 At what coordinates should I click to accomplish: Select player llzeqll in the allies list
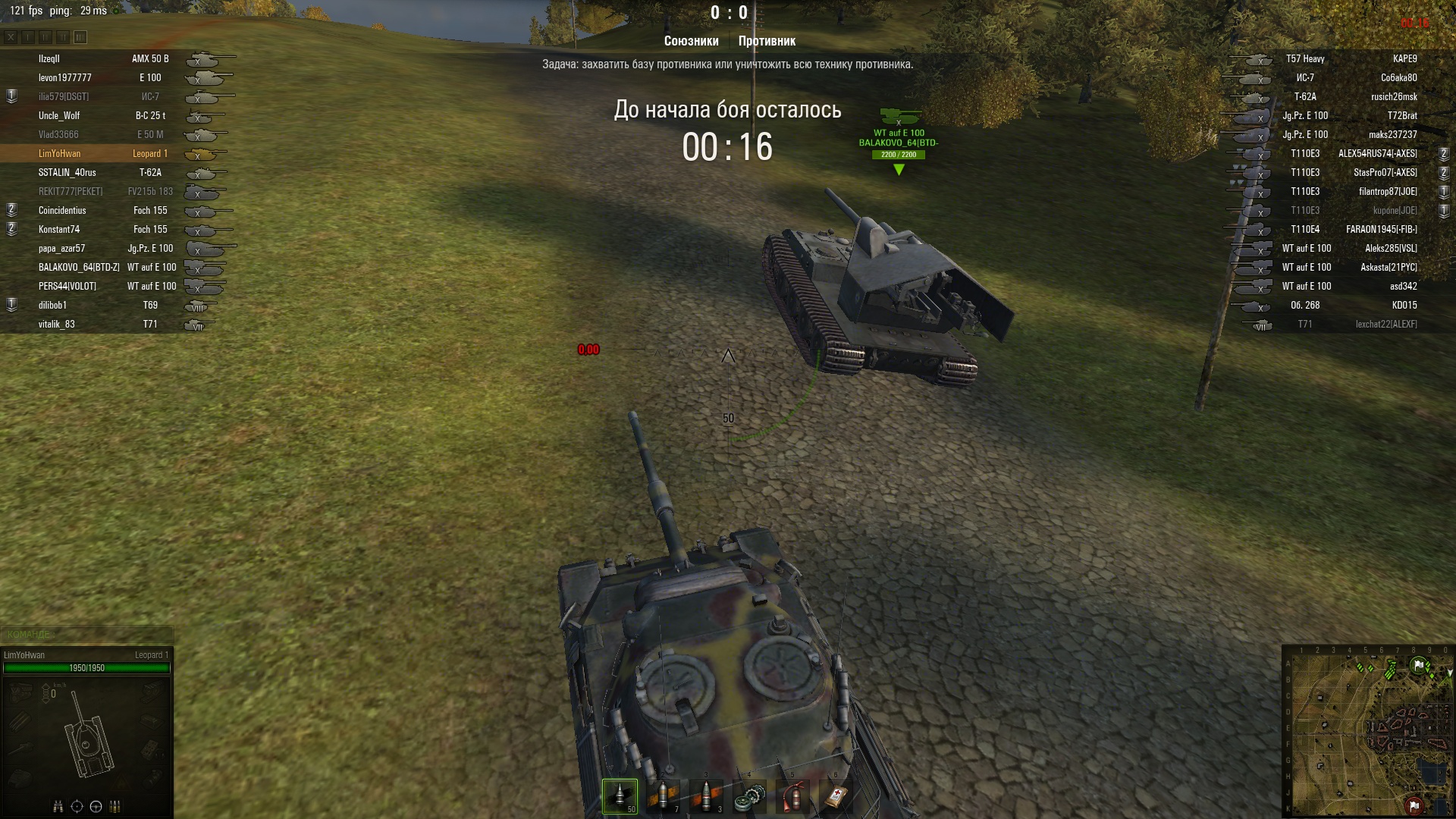click(114, 58)
